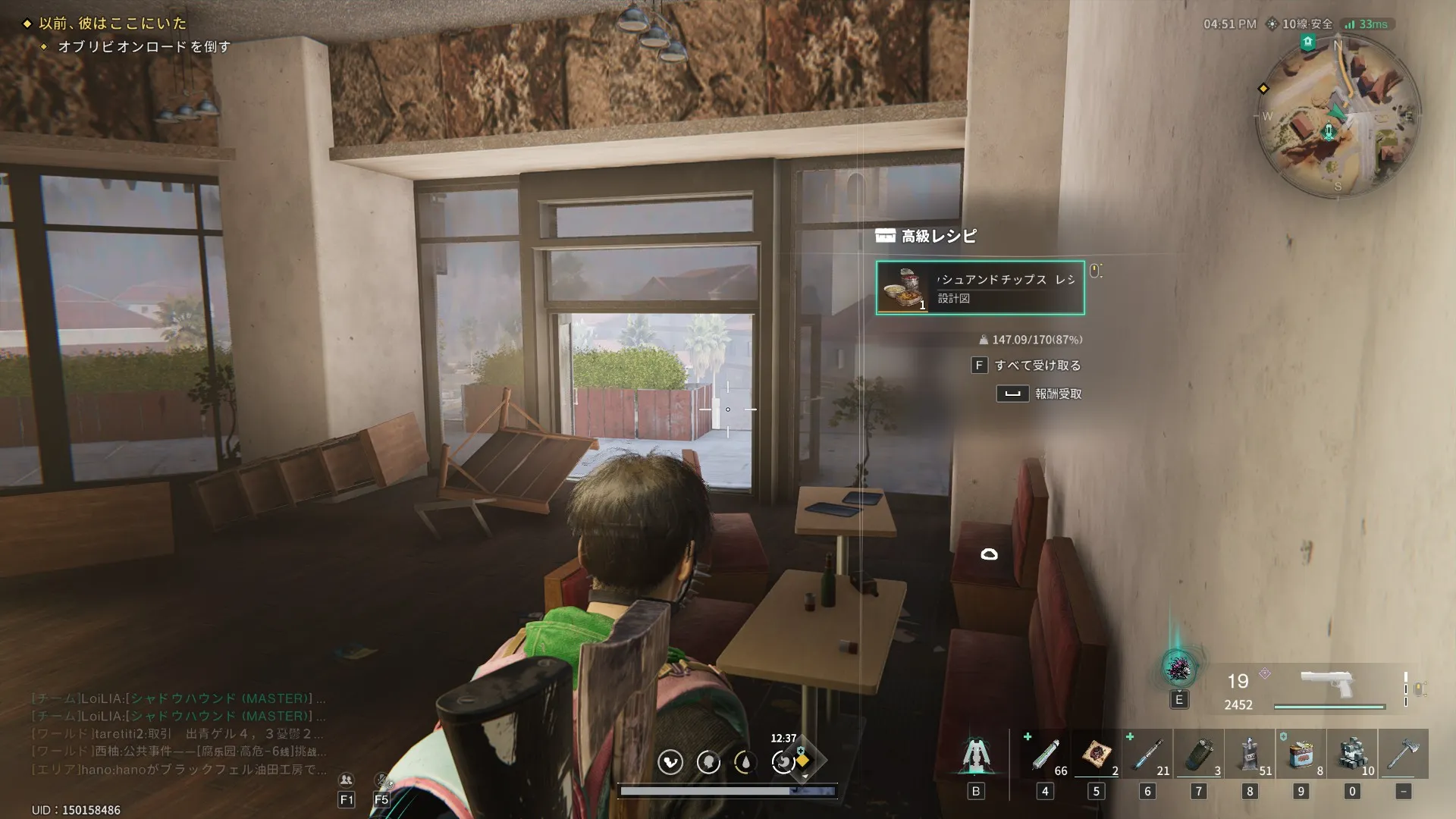The height and width of the screenshot is (819, 1456).
Task: Toggle the muted microphone icon
Action: coord(382,780)
